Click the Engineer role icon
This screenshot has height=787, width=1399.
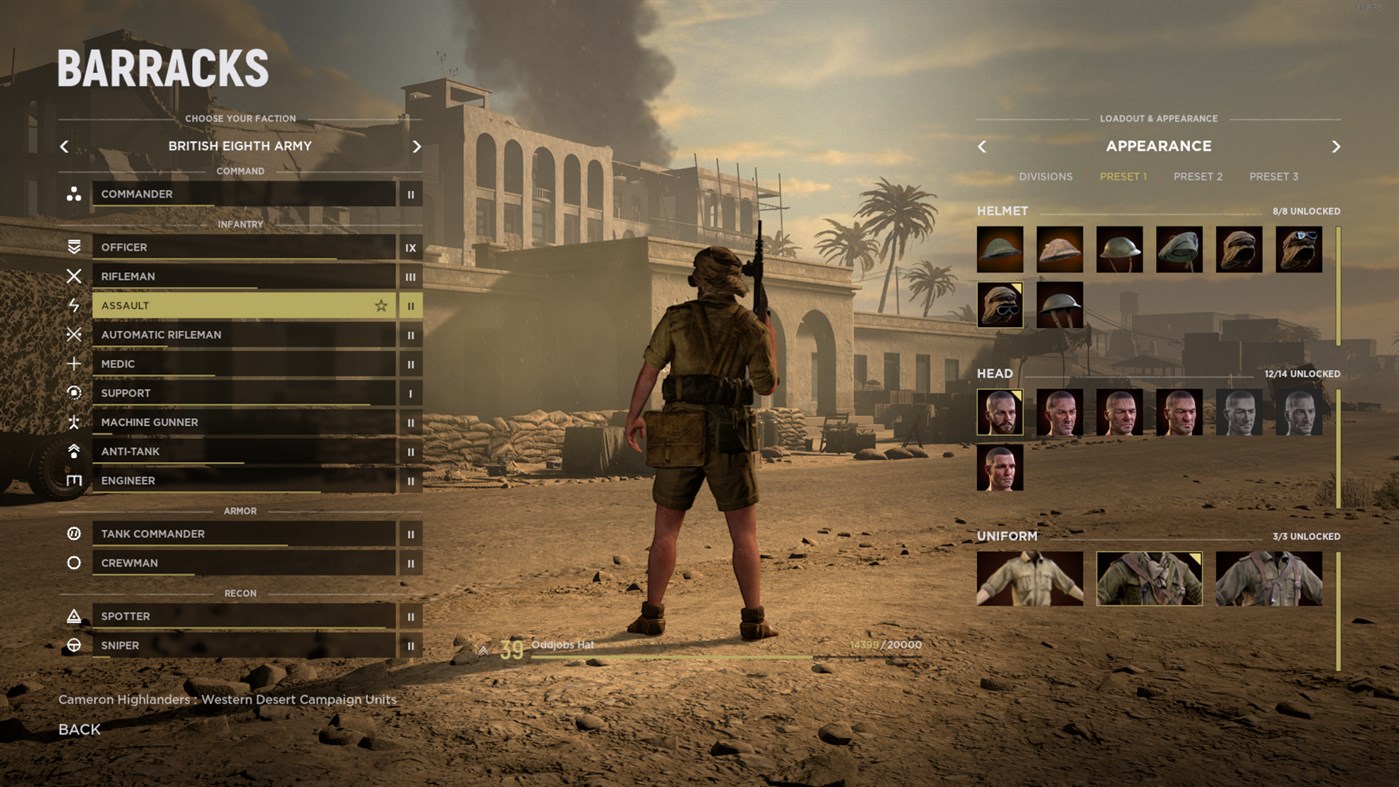[72, 480]
